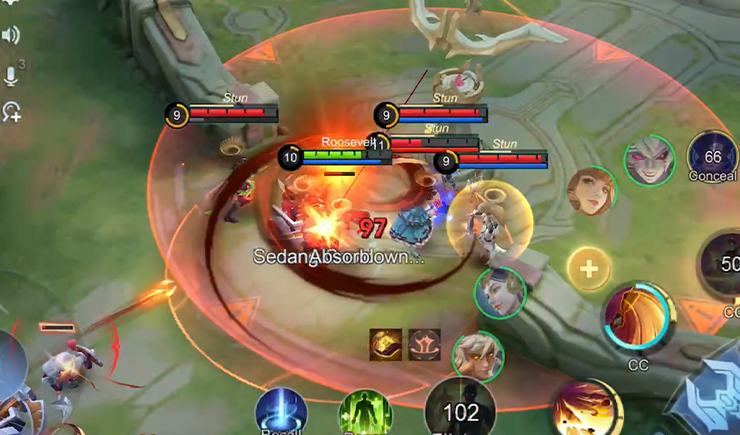
Task: Use the green Regen ability
Action: 366,414
